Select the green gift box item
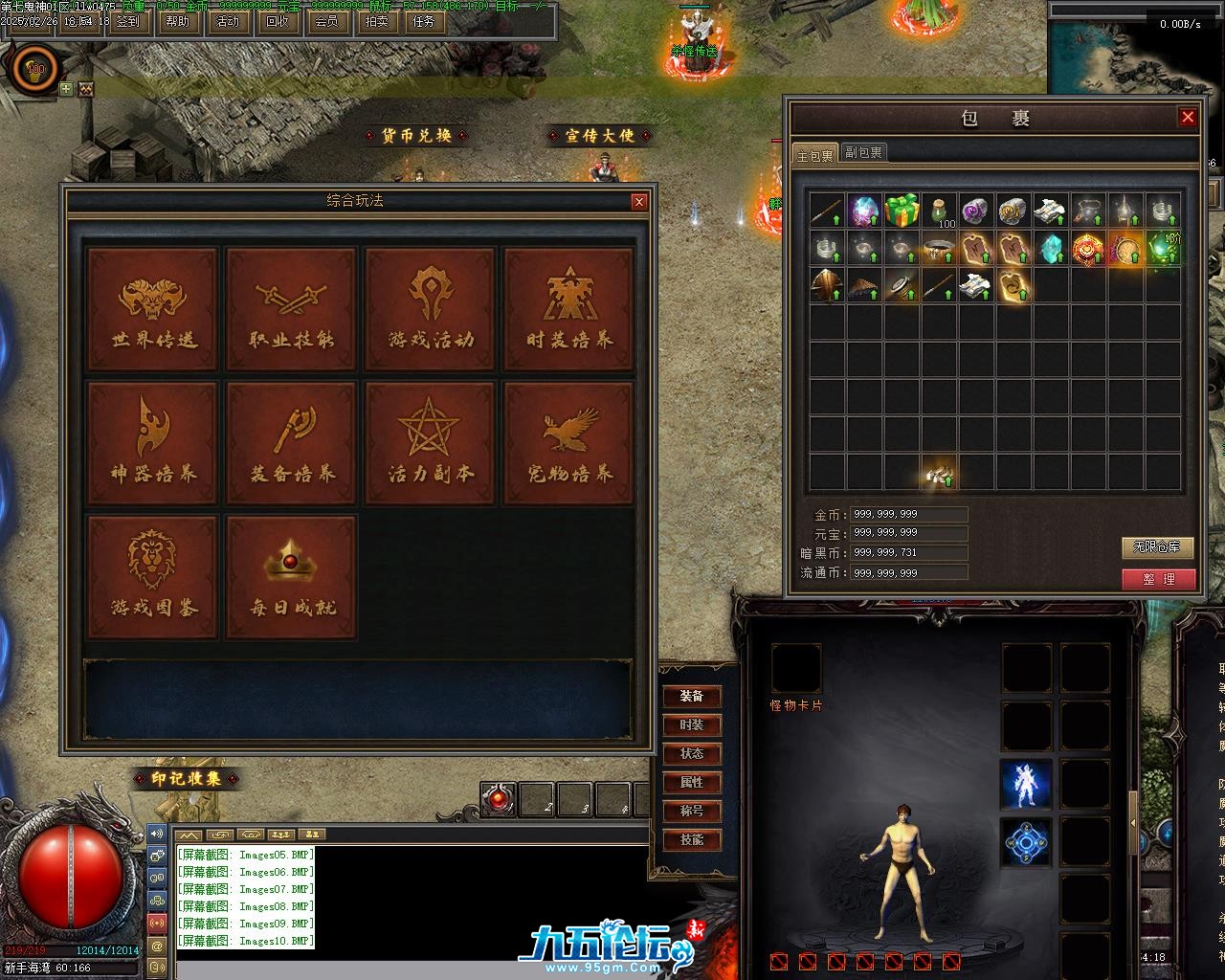 point(902,211)
